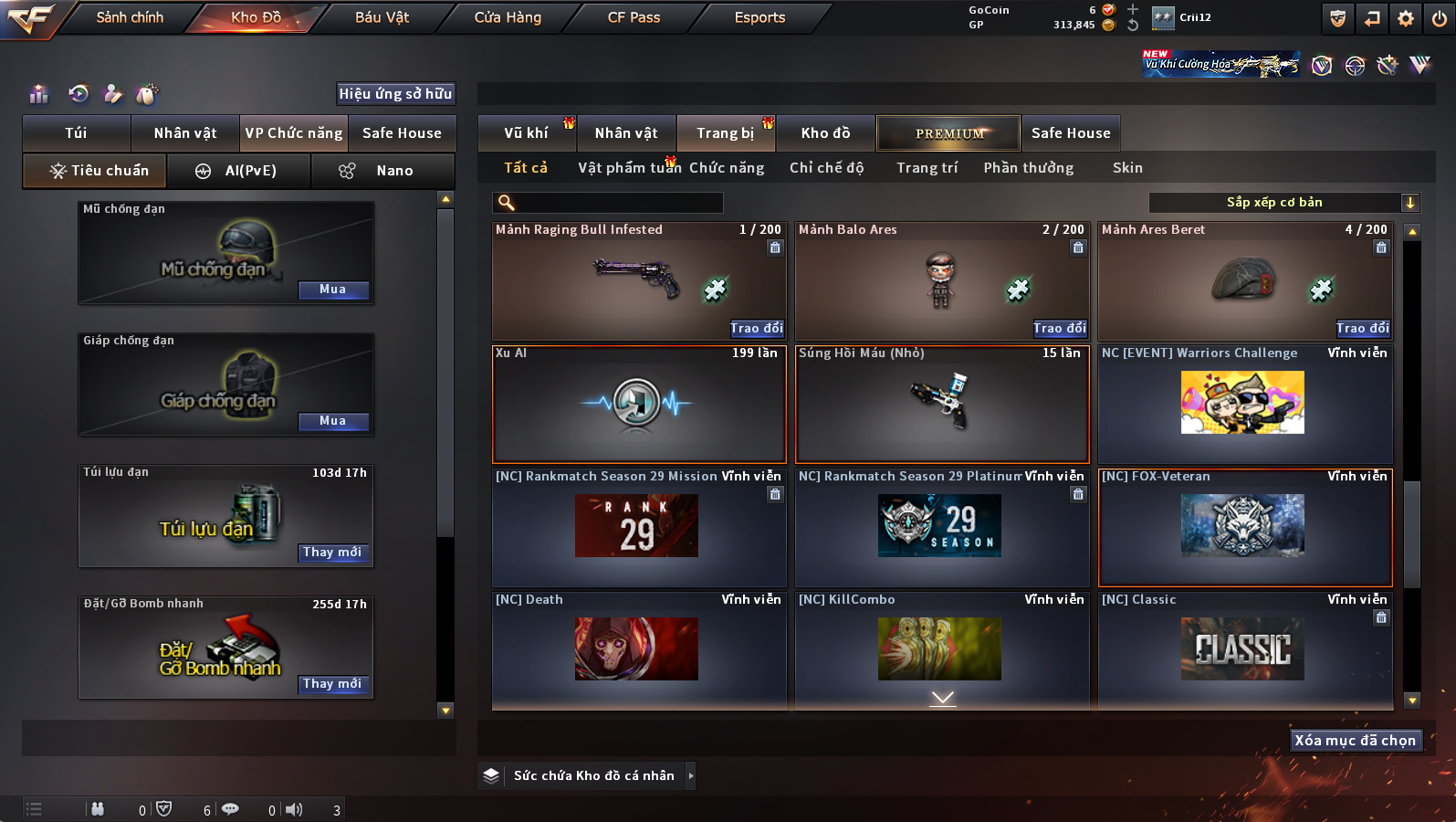Switch to the Esports tab

pyautogui.click(x=759, y=17)
